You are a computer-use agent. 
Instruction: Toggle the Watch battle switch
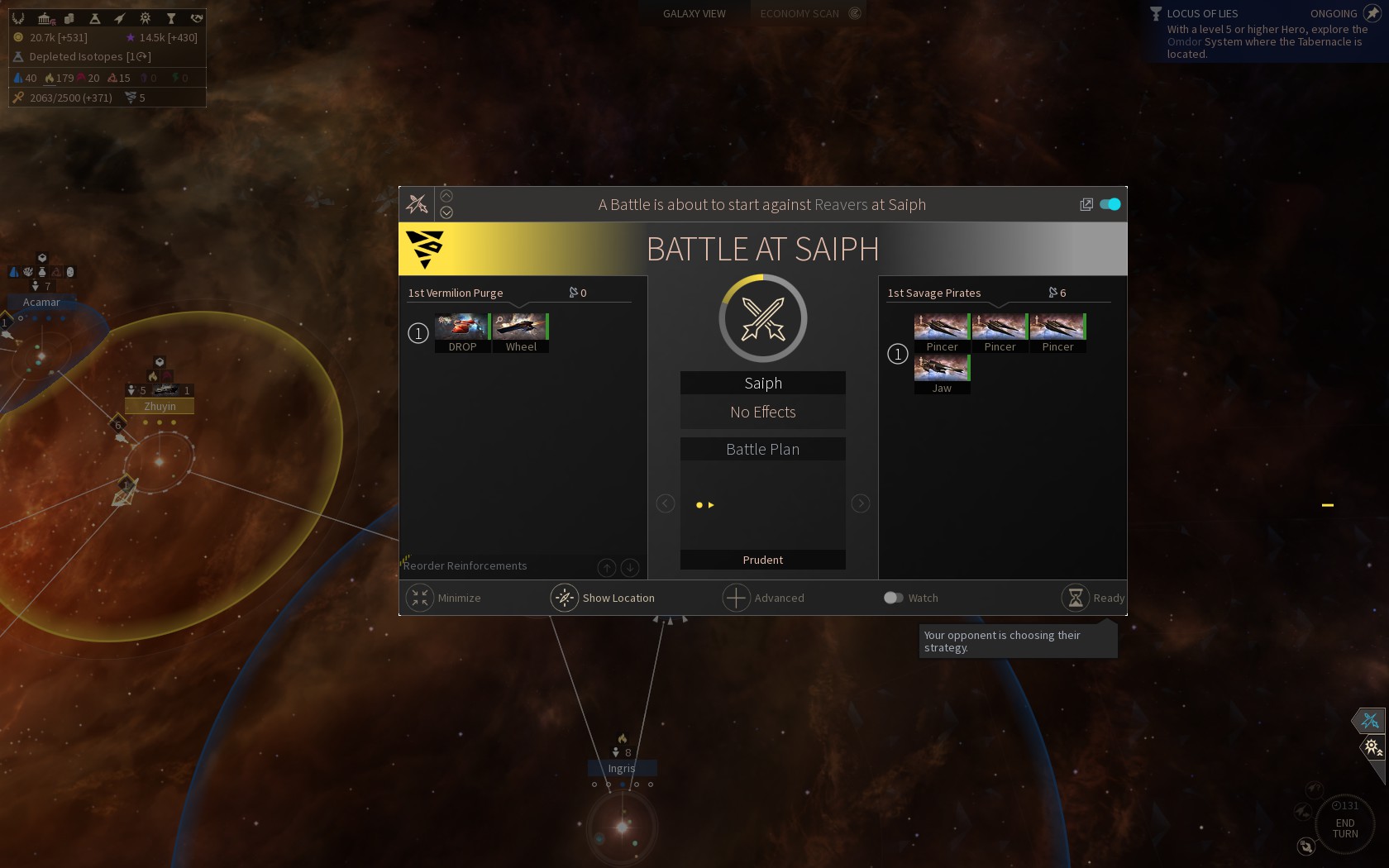tap(894, 598)
